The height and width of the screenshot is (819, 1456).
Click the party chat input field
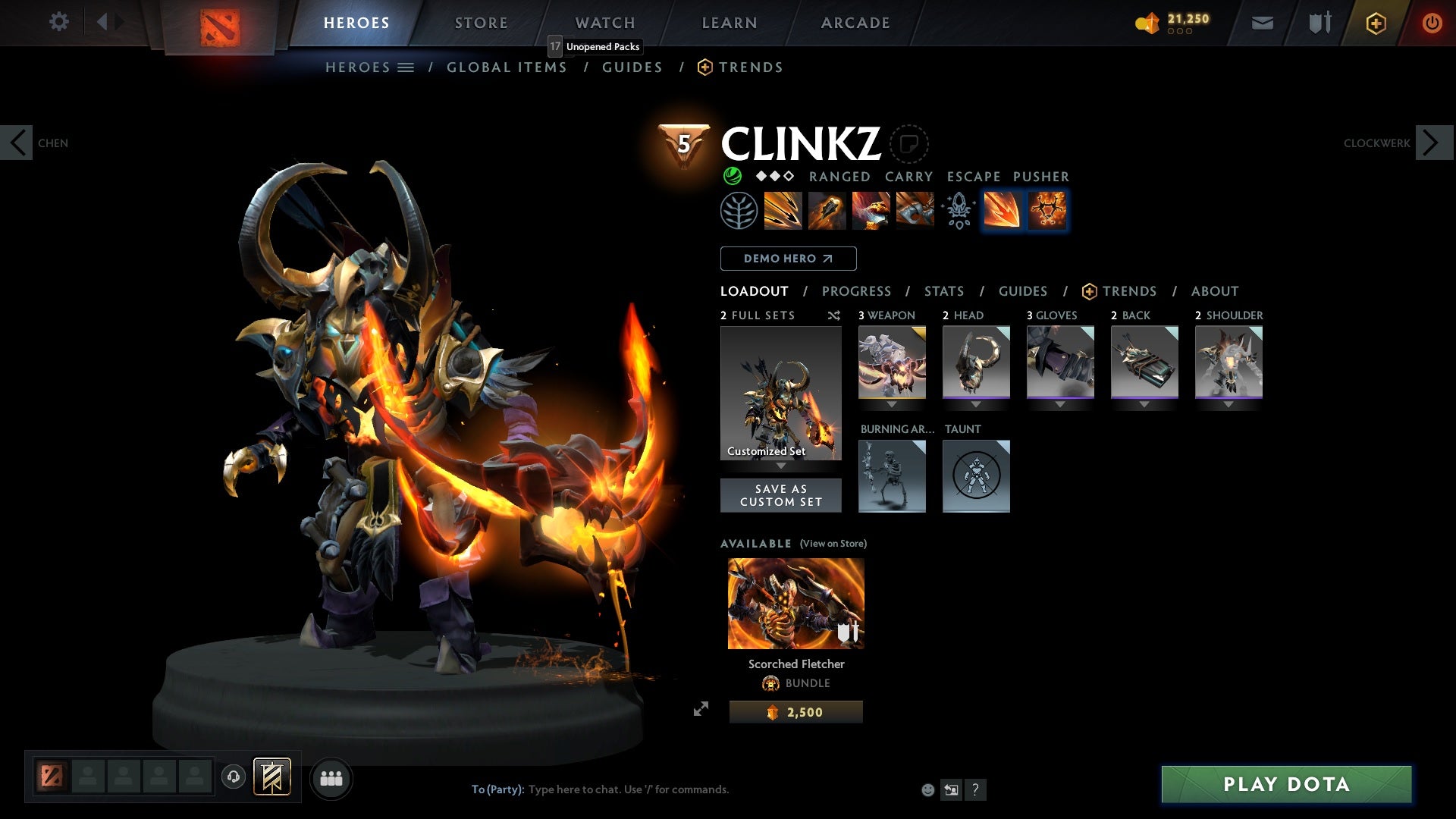(622, 789)
